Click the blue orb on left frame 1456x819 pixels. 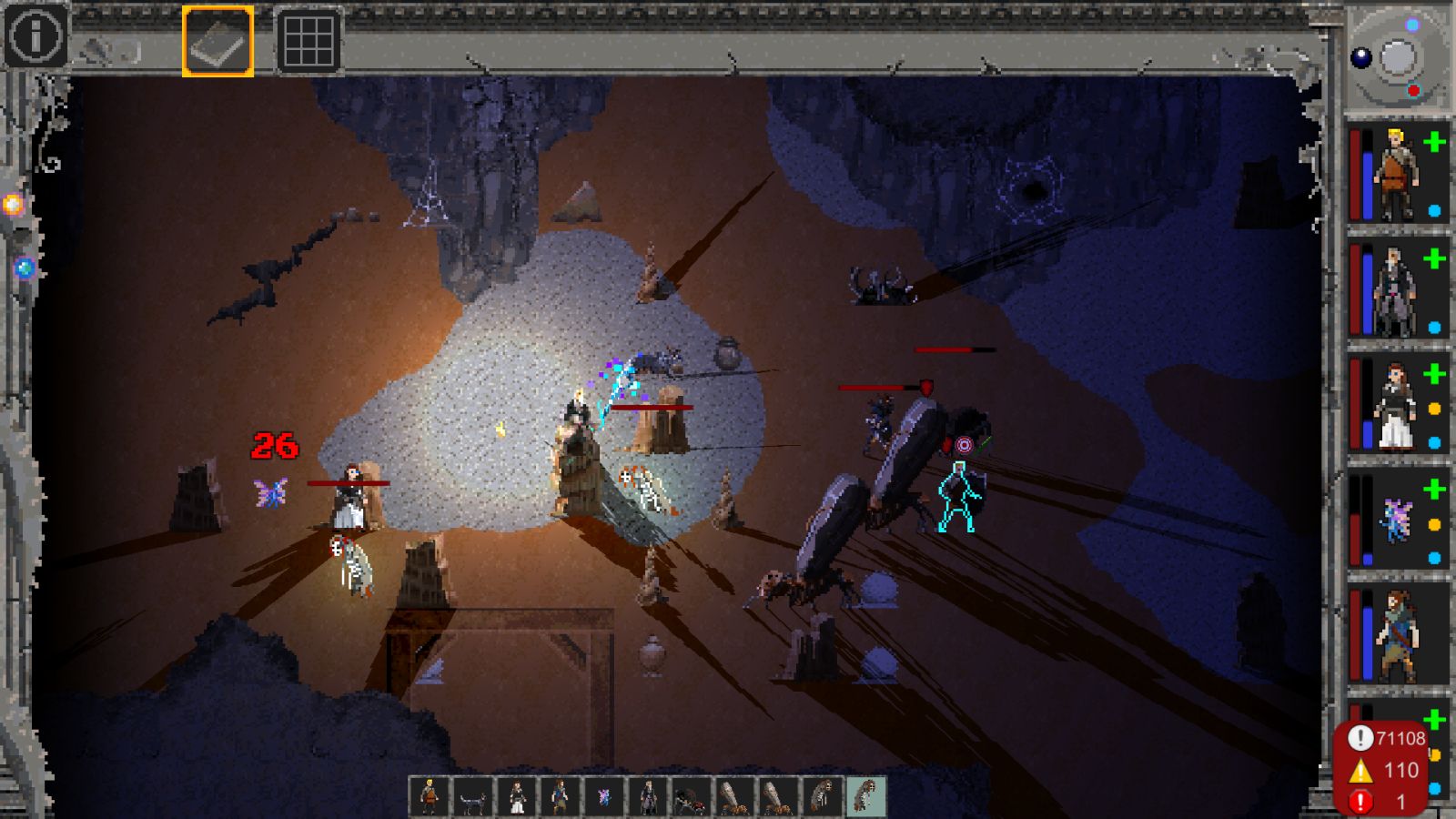(25, 268)
